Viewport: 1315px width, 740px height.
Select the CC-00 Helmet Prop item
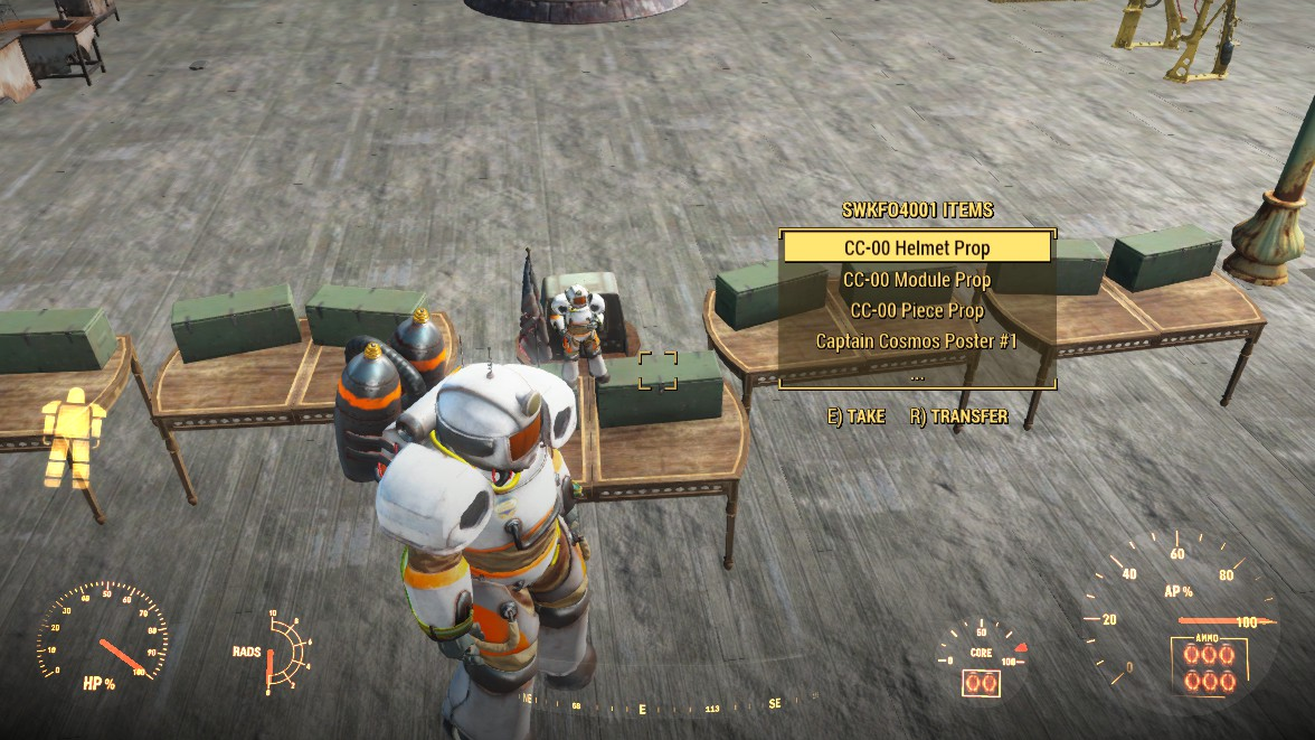(x=917, y=247)
